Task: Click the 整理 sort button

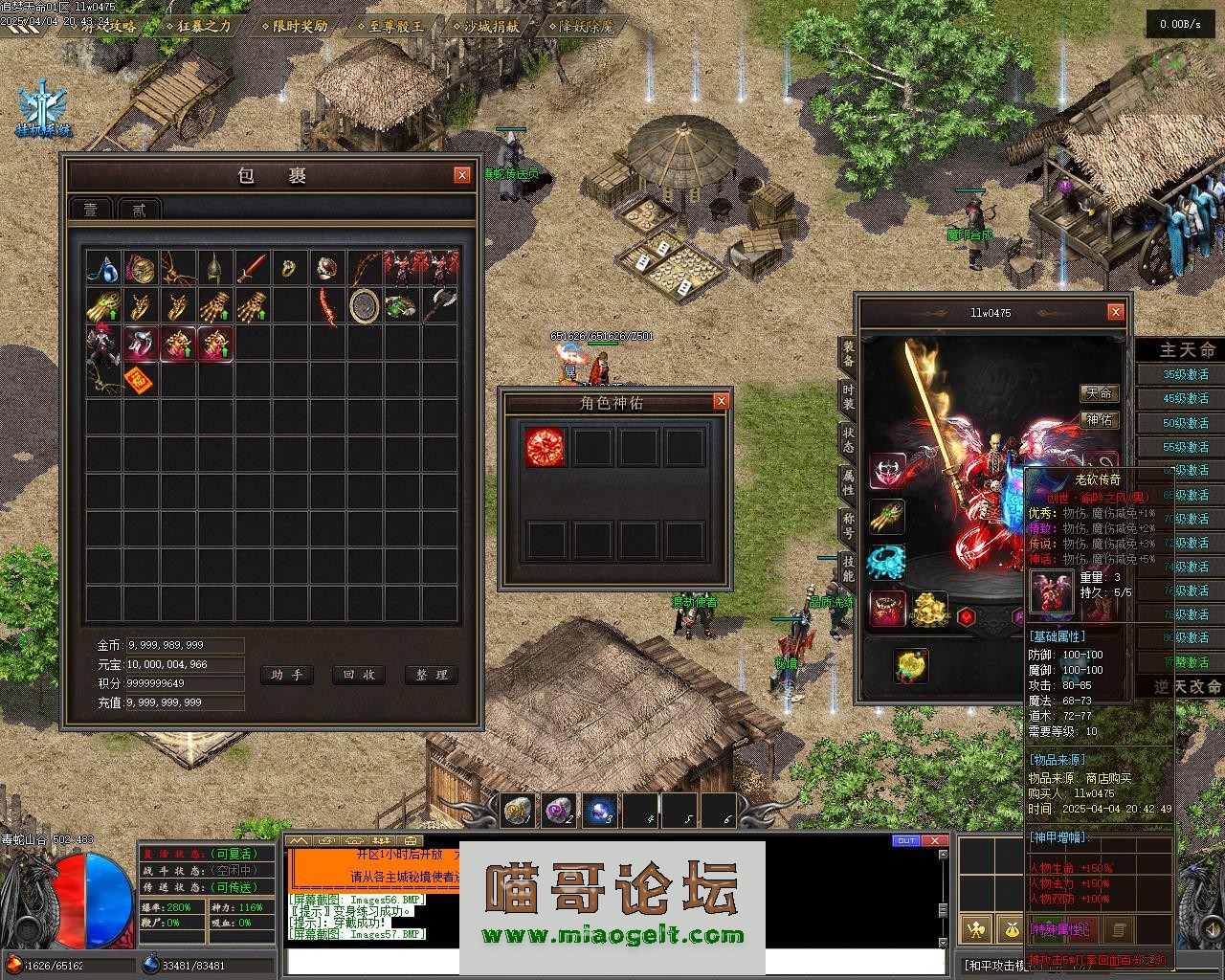Action: [x=432, y=675]
